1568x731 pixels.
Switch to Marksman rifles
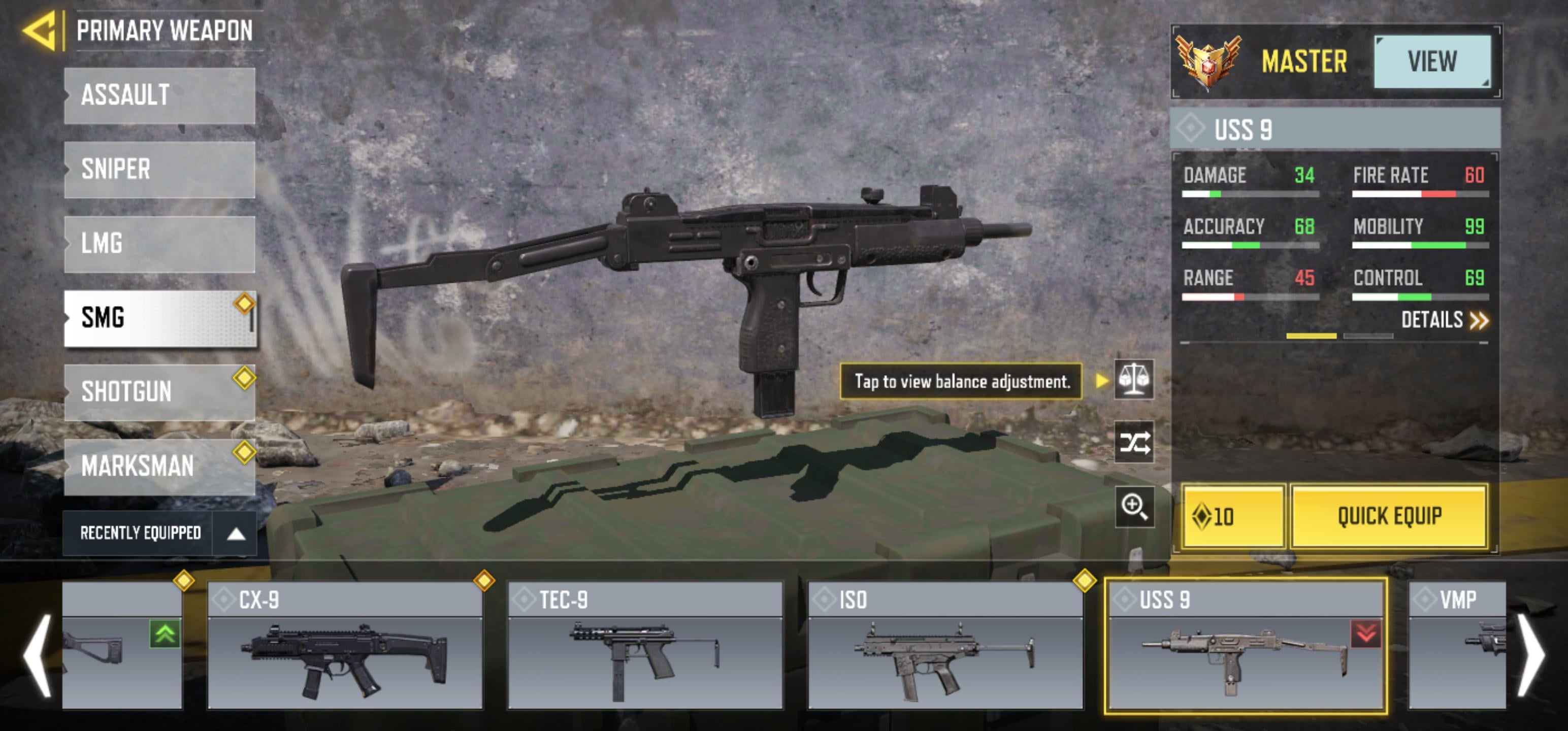[x=159, y=466]
